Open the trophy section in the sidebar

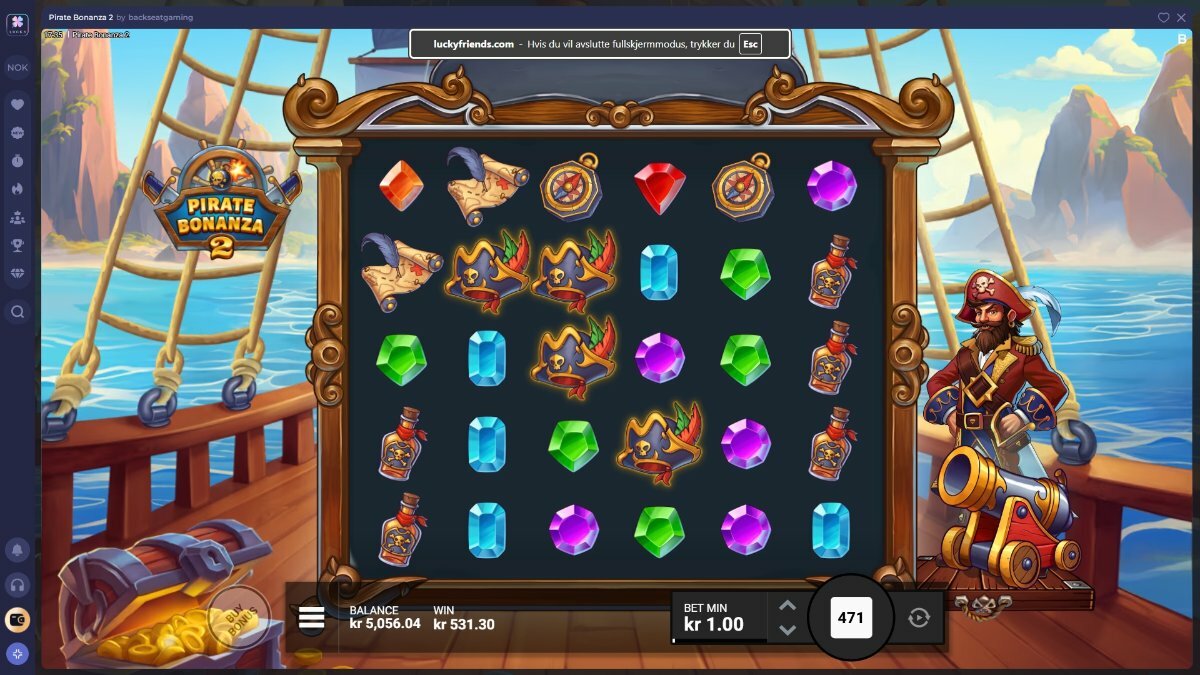pos(18,245)
